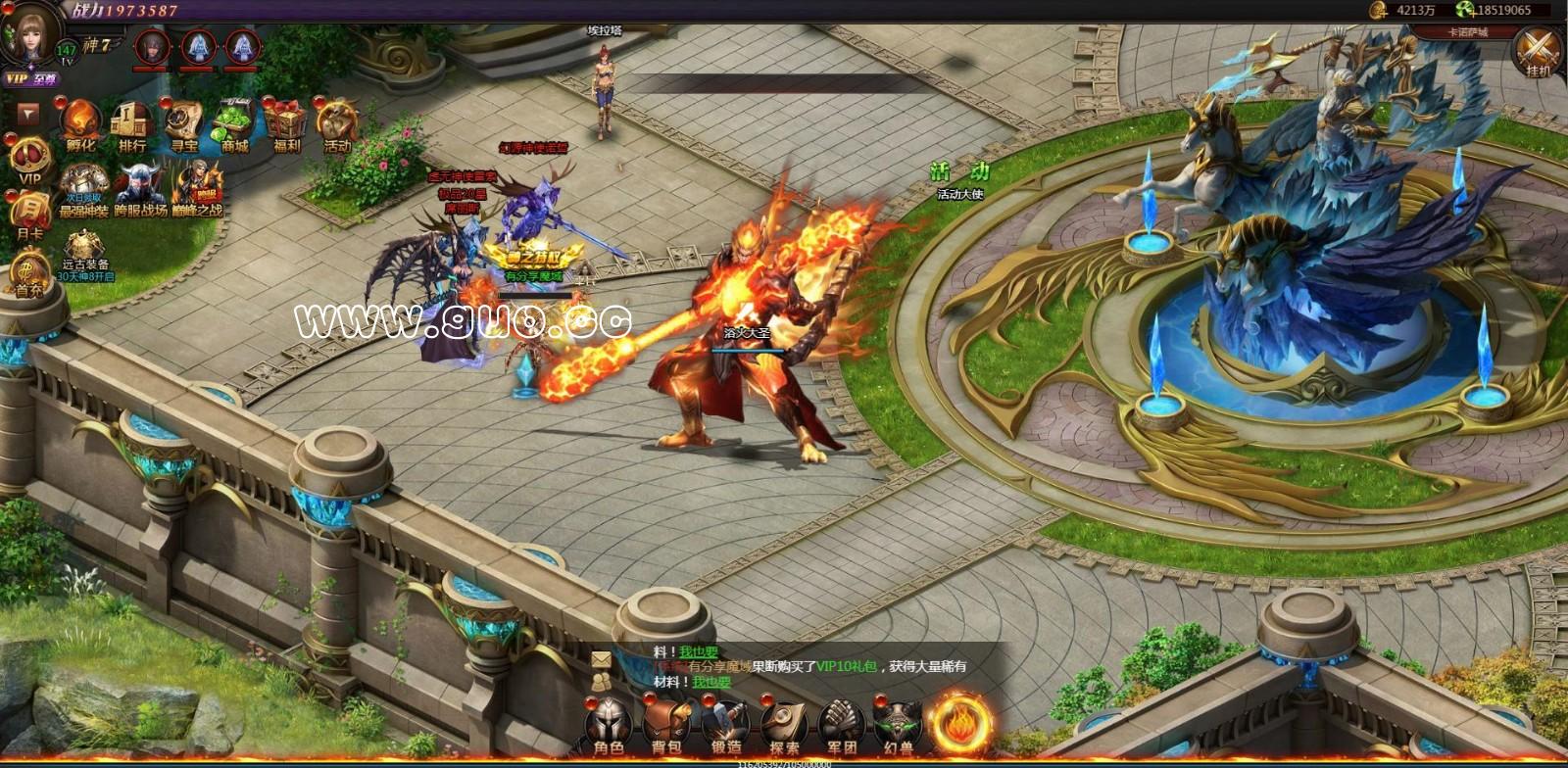This screenshot has height=768, width=1568.
Task: View the 排行 ranking board
Action: tap(131, 125)
